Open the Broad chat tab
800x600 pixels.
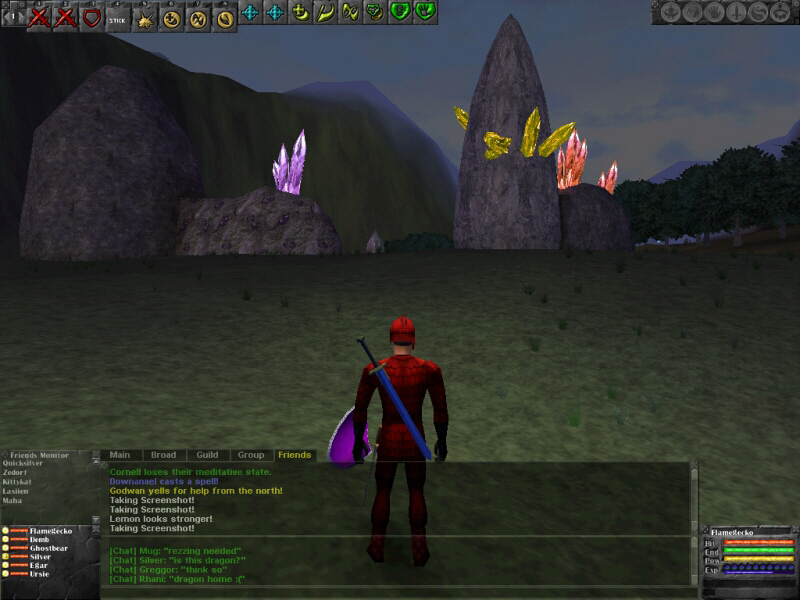163,455
